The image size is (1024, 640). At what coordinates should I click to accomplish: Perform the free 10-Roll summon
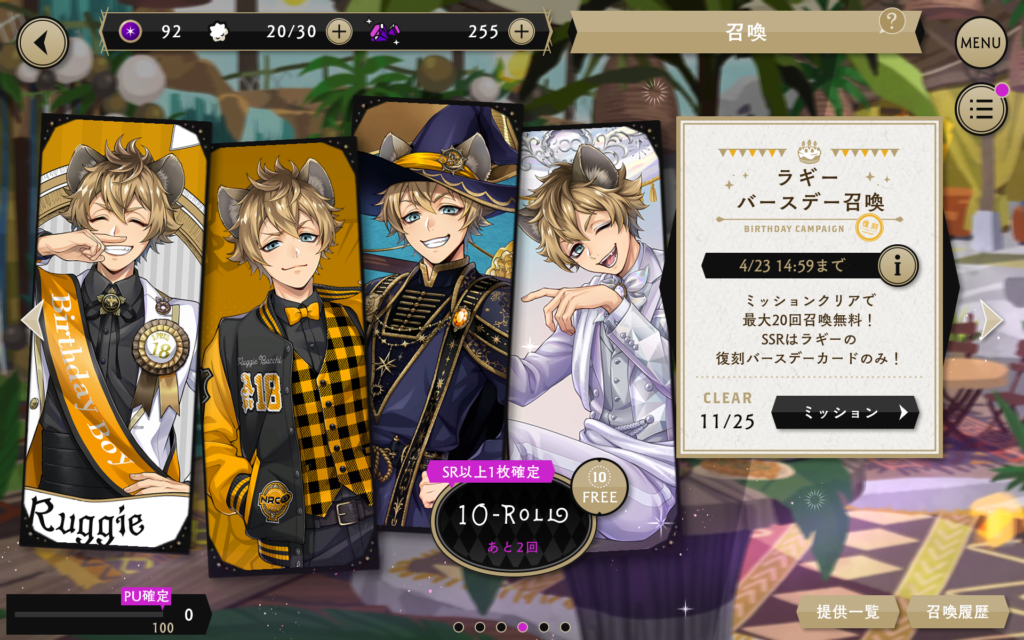click(512, 517)
